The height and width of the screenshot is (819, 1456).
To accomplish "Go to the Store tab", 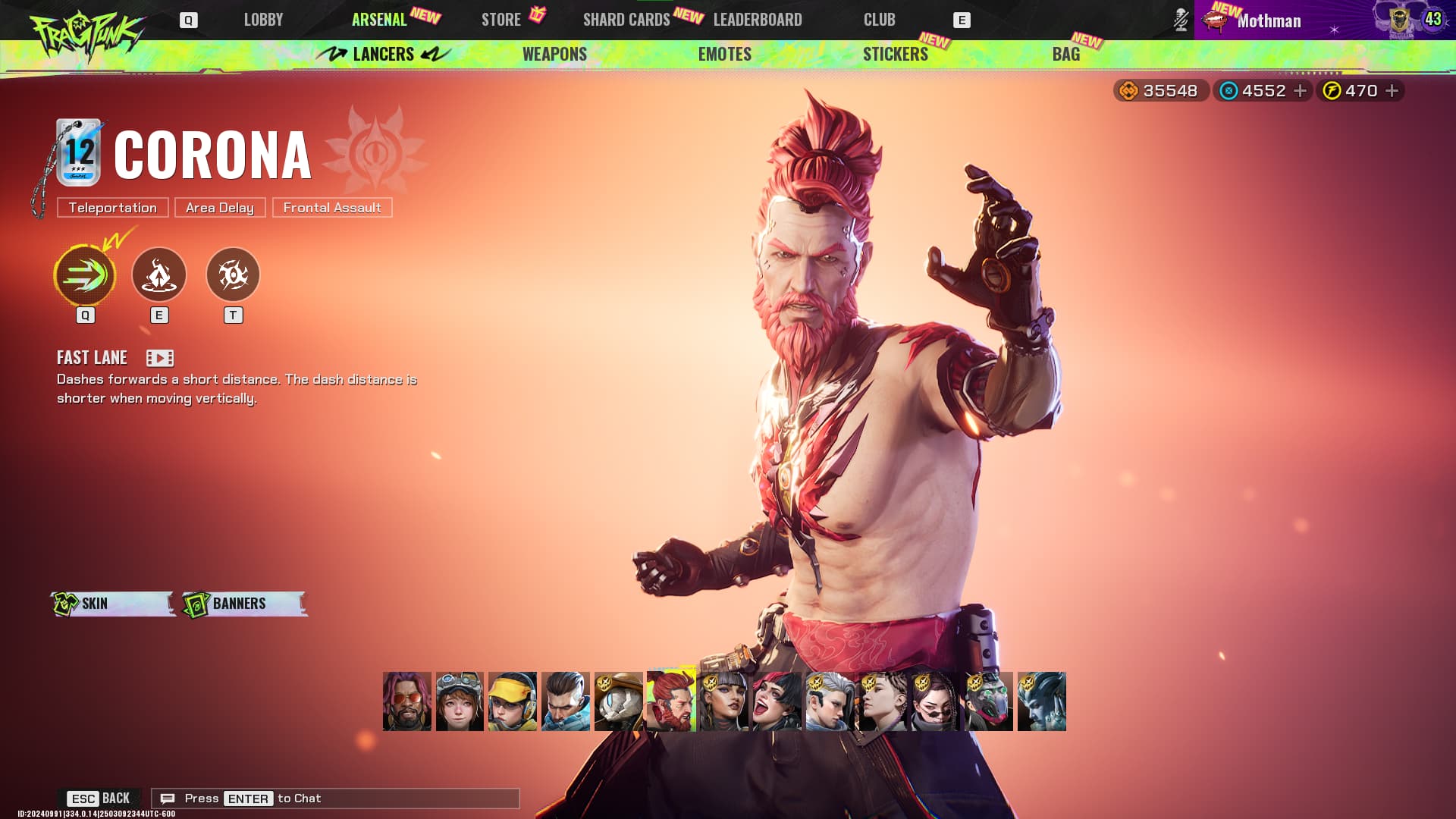I will [500, 20].
